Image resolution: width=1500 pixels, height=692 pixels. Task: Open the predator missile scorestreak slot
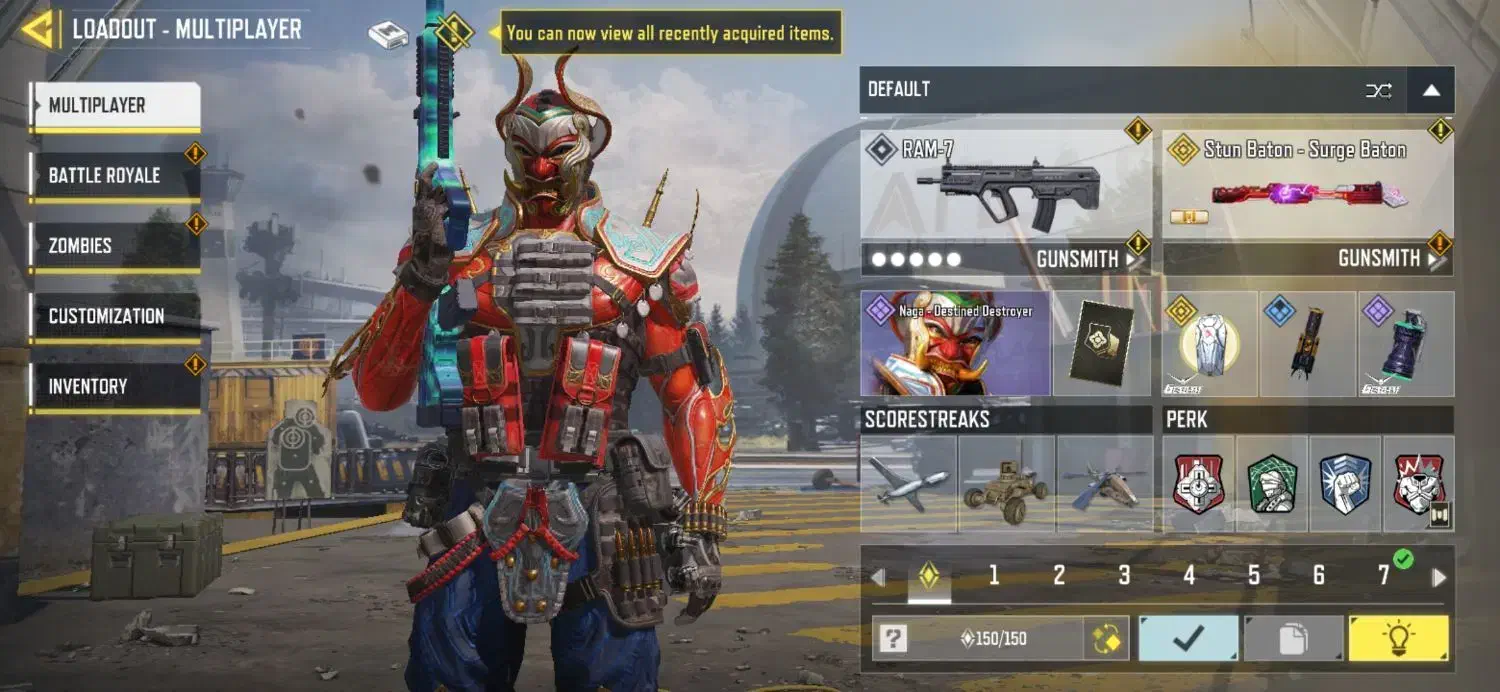click(908, 484)
